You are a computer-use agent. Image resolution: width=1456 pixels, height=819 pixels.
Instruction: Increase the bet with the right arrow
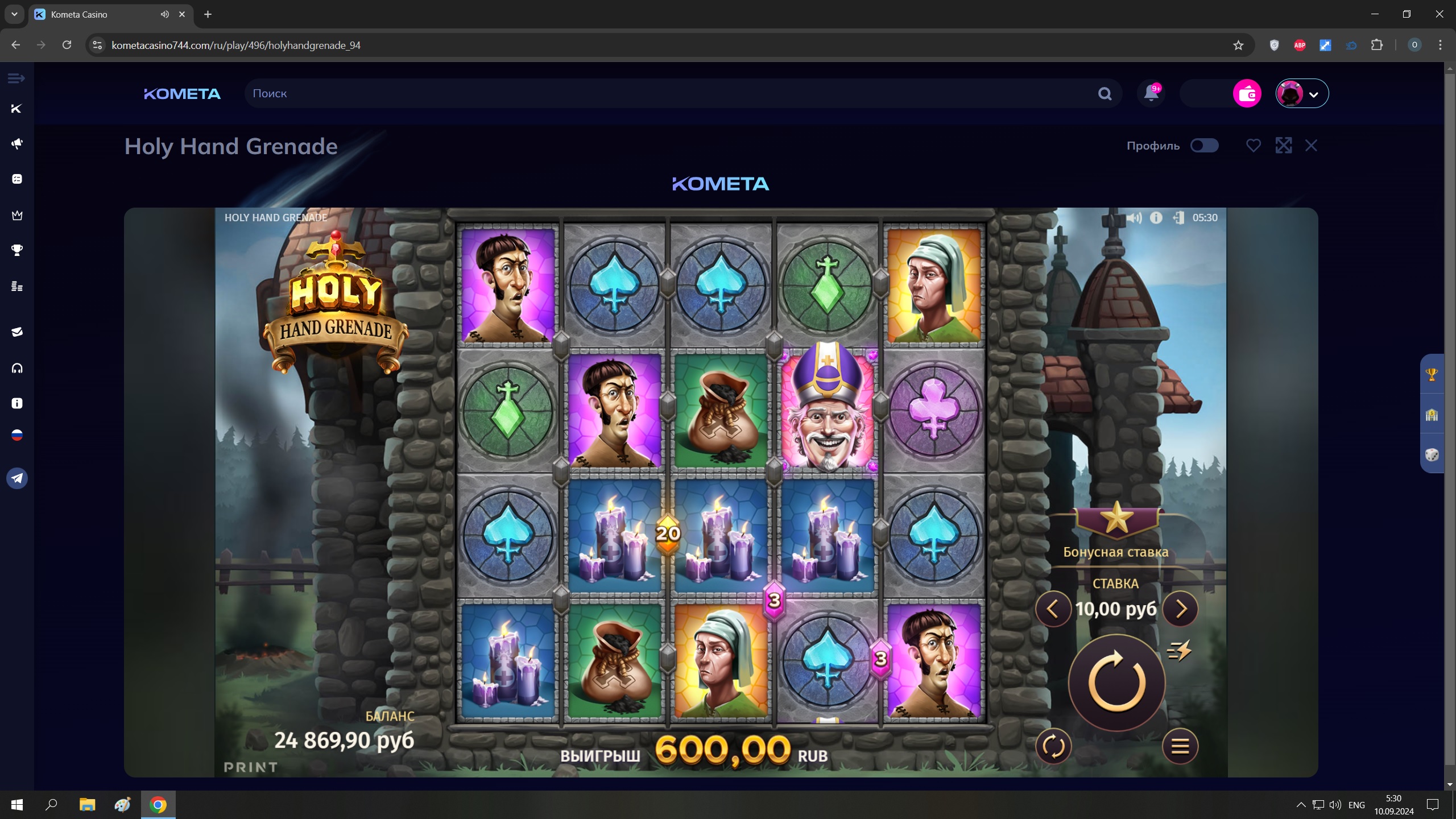tap(1180, 609)
